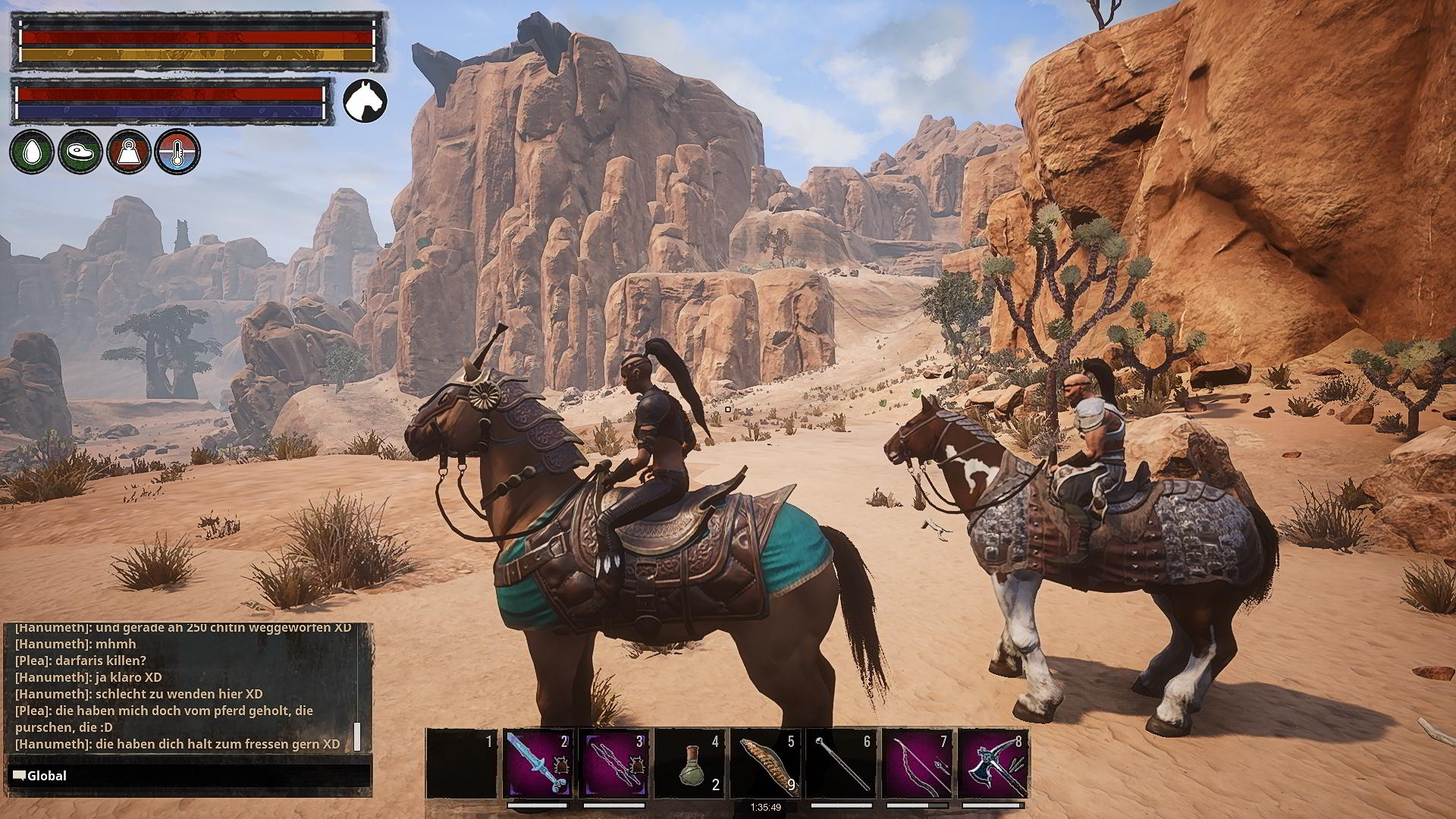Click the Global chat input field
This screenshot has width=1456, height=819.
pos(190,776)
